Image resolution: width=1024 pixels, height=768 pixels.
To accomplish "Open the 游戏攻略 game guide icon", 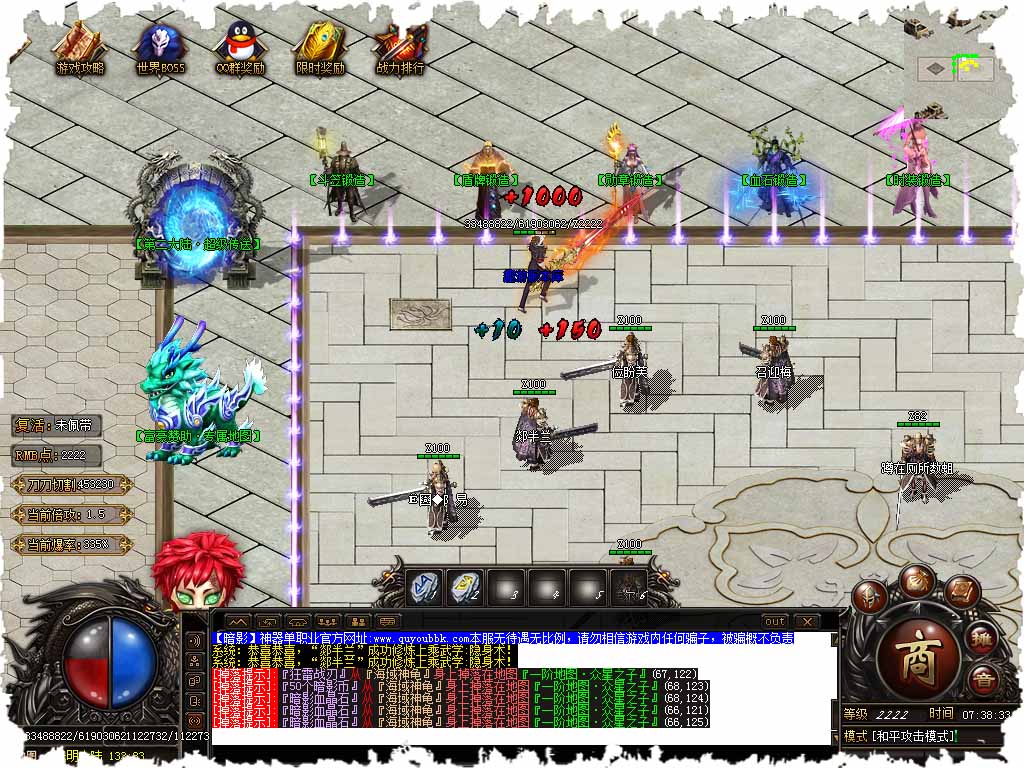I will tap(79, 46).
